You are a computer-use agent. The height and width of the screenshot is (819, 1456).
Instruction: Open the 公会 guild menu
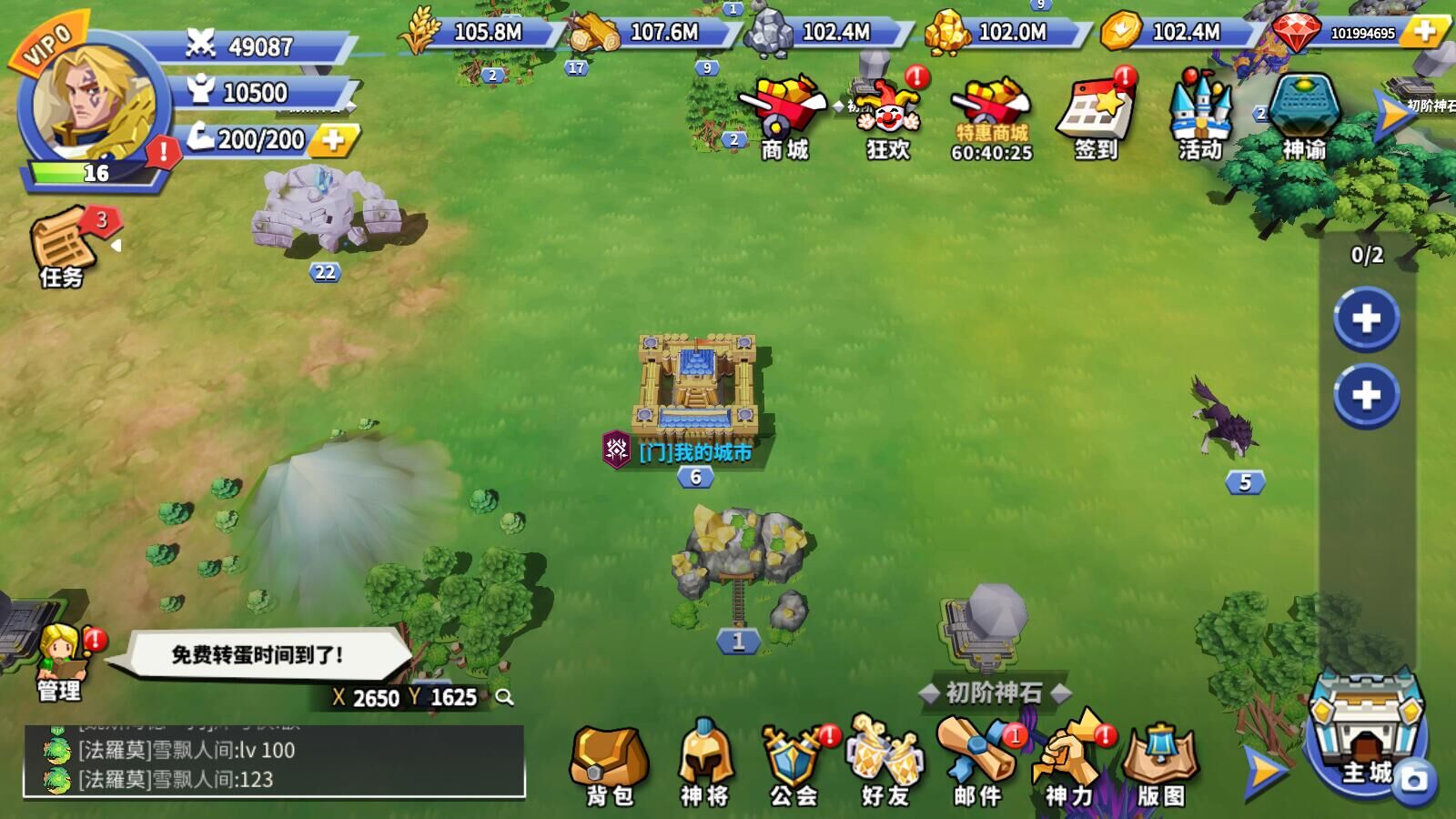coord(794,764)
